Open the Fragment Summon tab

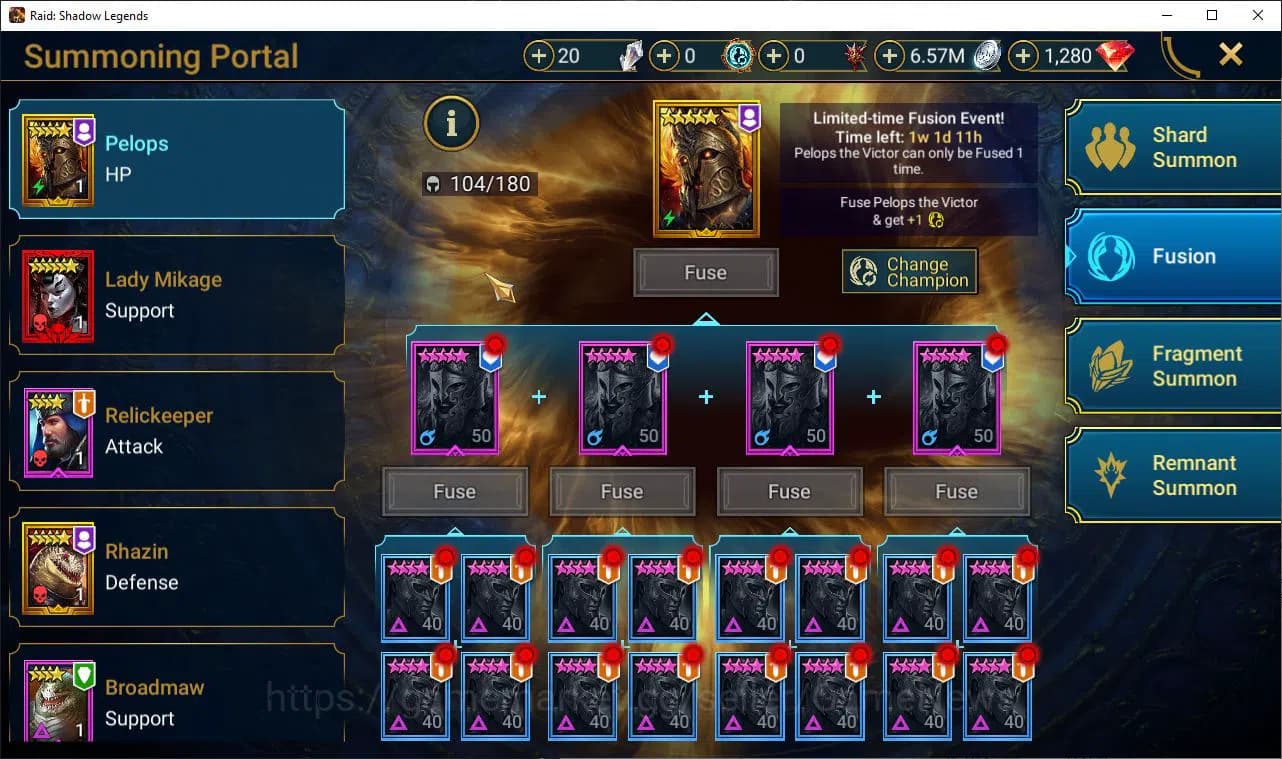pos(1172,366)
